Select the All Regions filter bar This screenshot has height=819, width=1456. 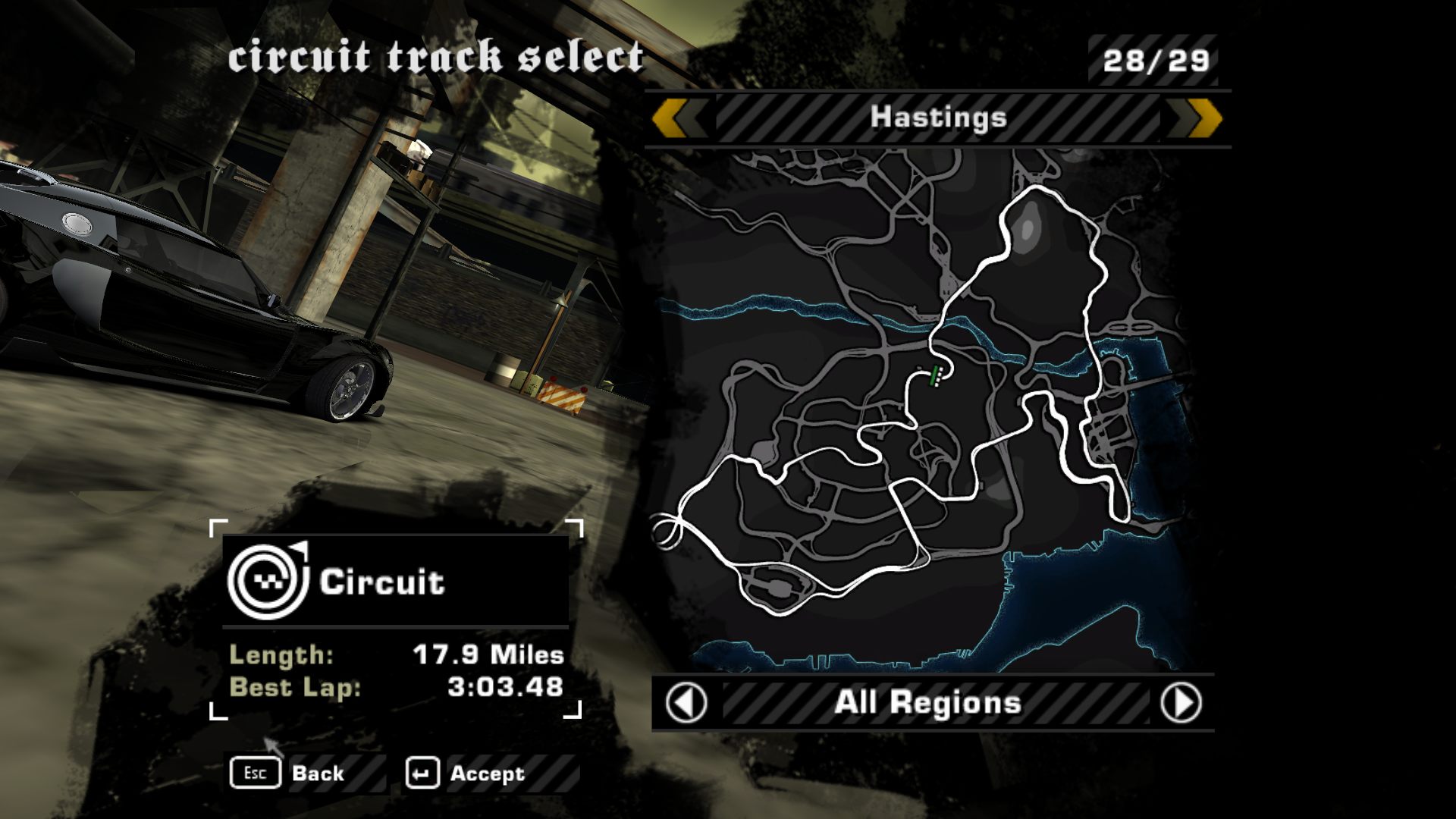pos(928,703)
